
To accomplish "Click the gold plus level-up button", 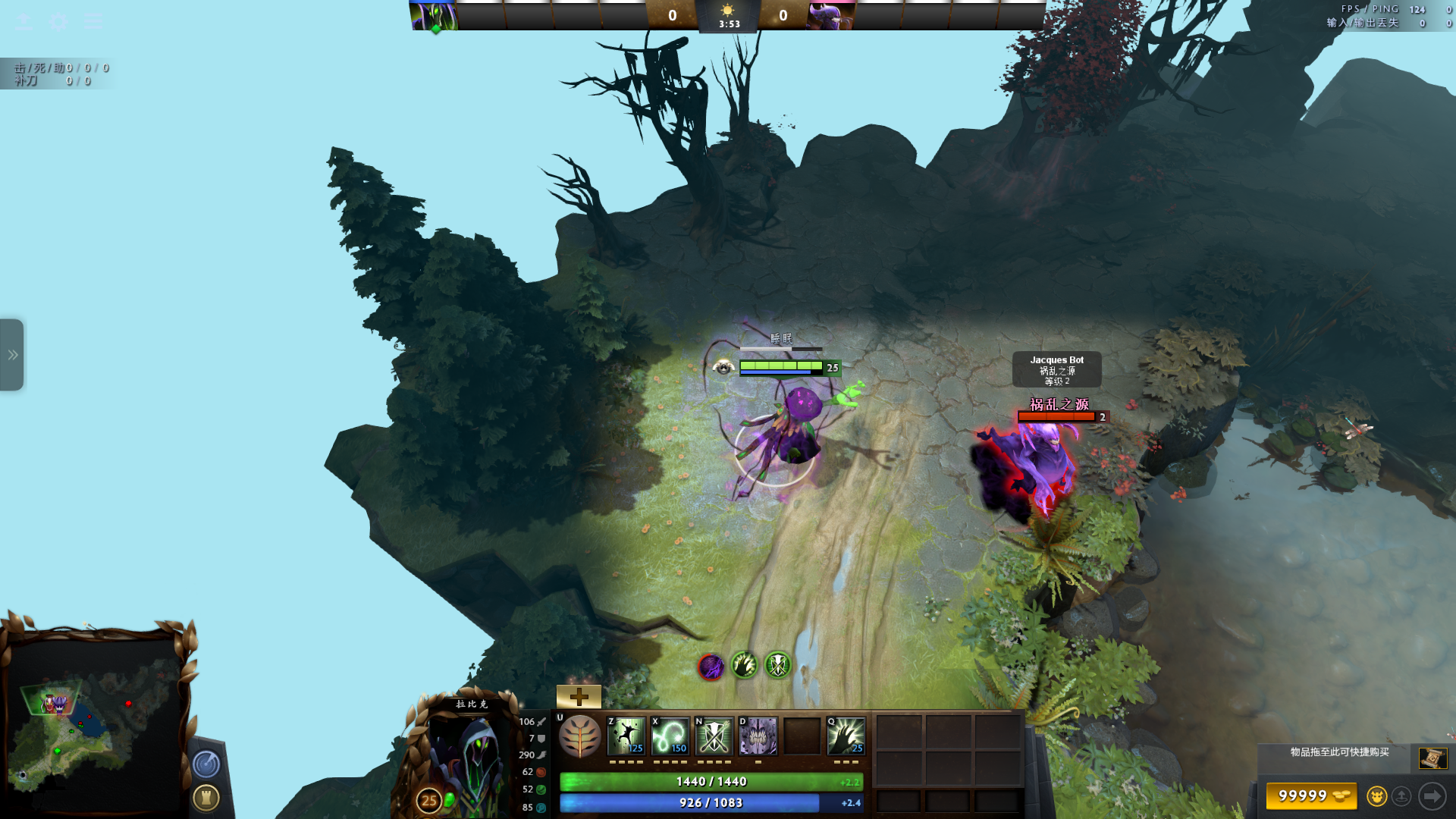I will 579,696.
